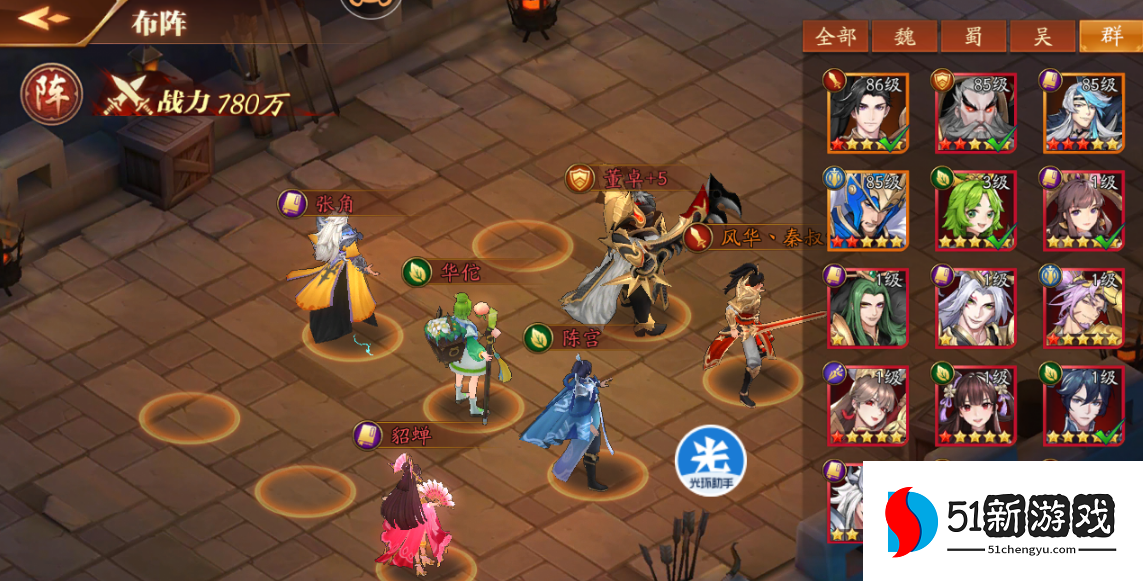
Task: Select the blue-armored level 85 hero portrait
Action: point(866,209)
